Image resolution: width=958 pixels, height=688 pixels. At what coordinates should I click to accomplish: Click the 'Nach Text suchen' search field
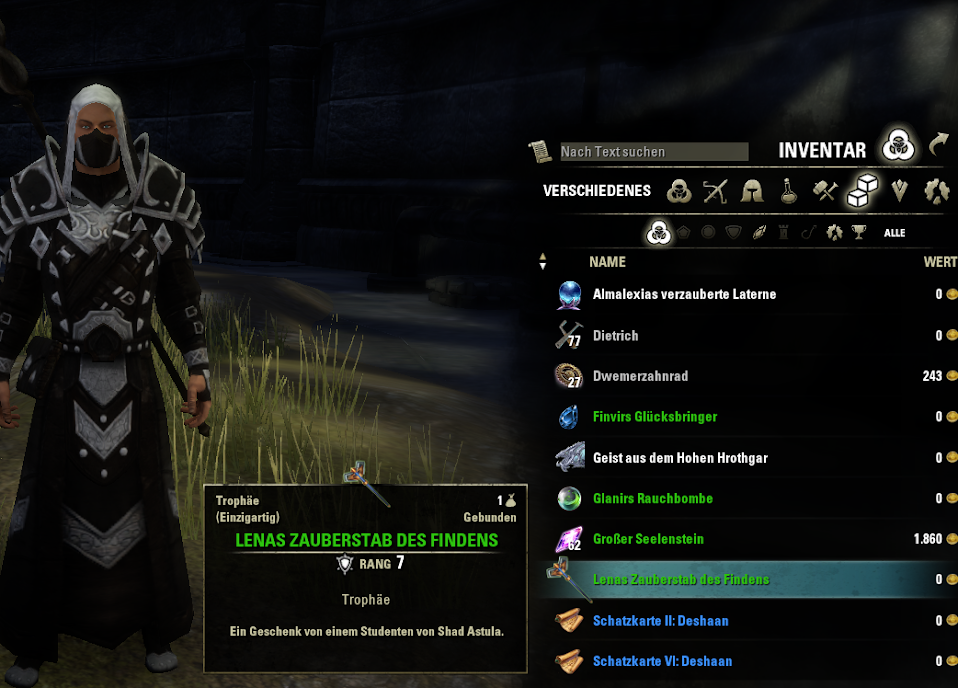pyautogui.click(x=652, y=151)
